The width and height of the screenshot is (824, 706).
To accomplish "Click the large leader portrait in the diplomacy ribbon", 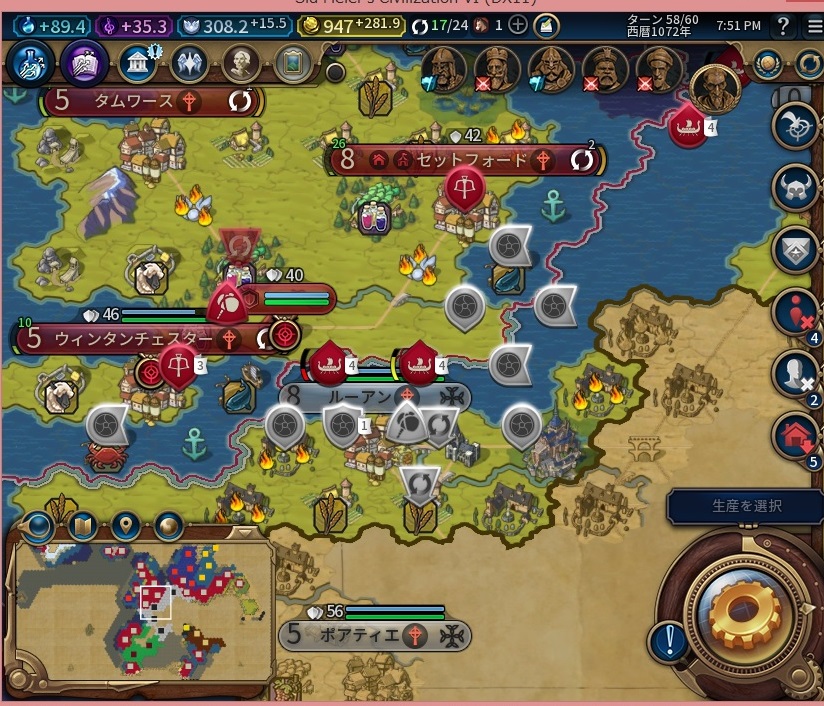I will [712, 90].
